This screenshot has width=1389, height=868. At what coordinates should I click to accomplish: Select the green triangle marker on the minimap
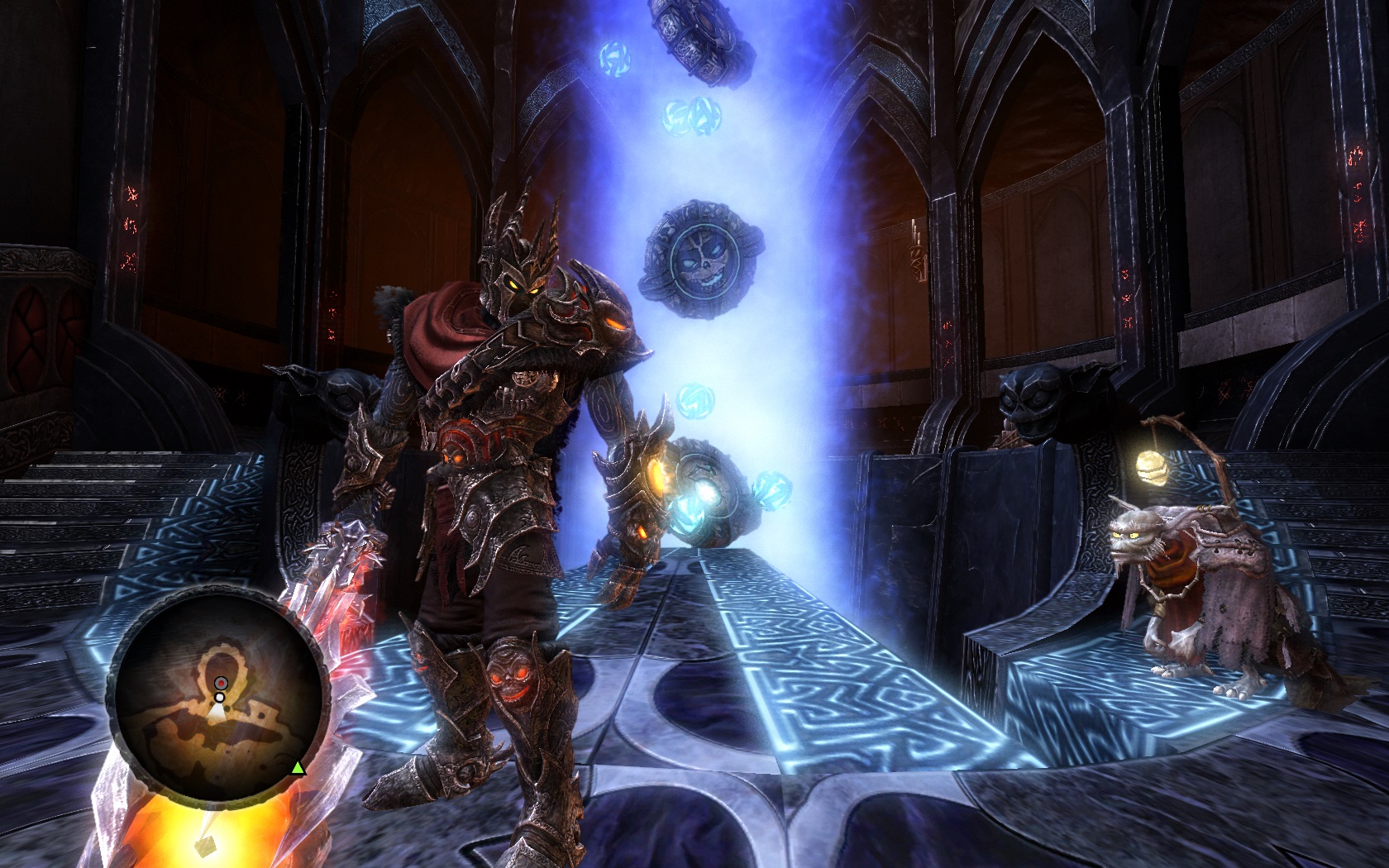point(298,769)
